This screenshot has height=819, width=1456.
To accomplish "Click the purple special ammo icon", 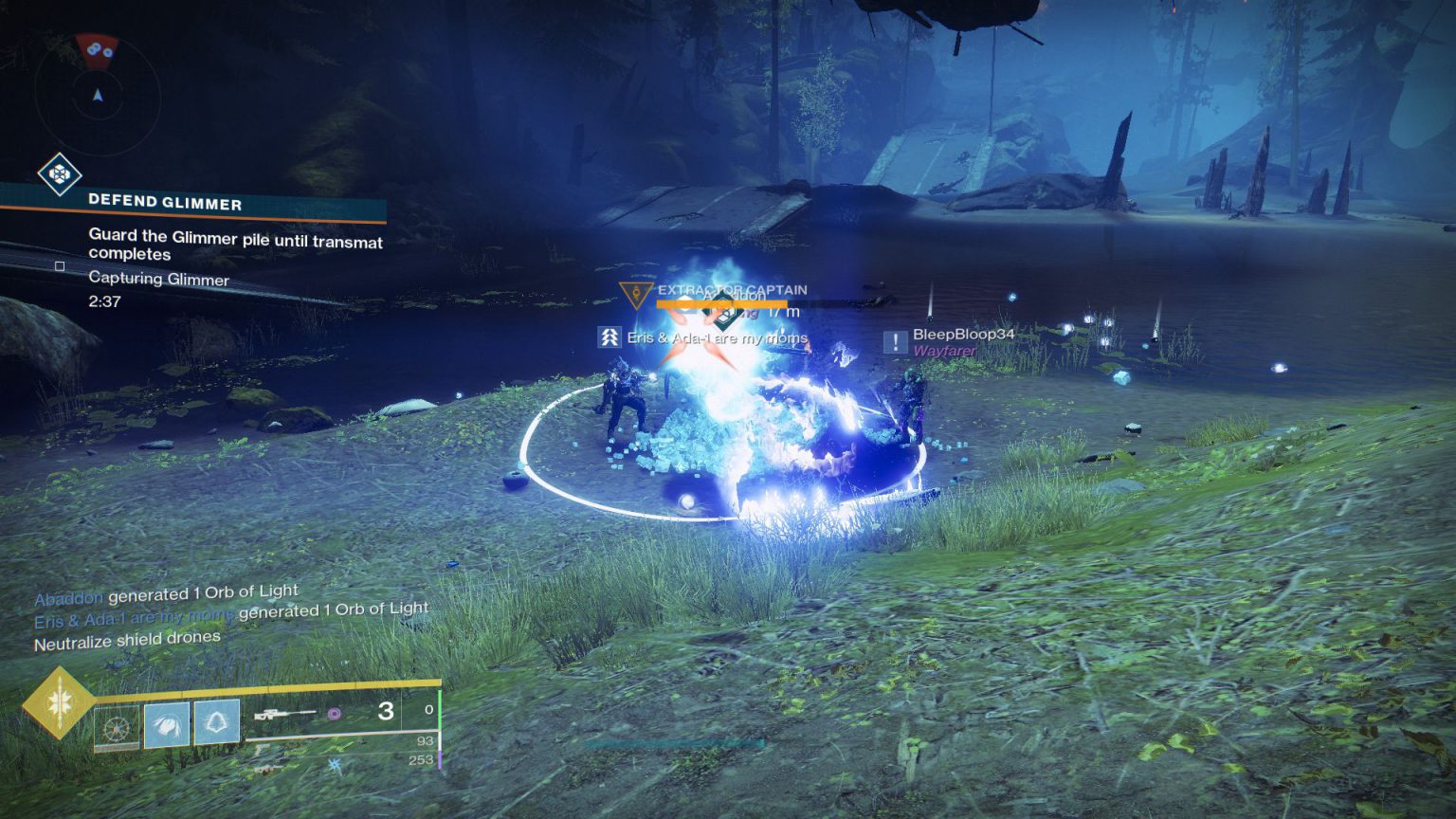I will point(335,714).
